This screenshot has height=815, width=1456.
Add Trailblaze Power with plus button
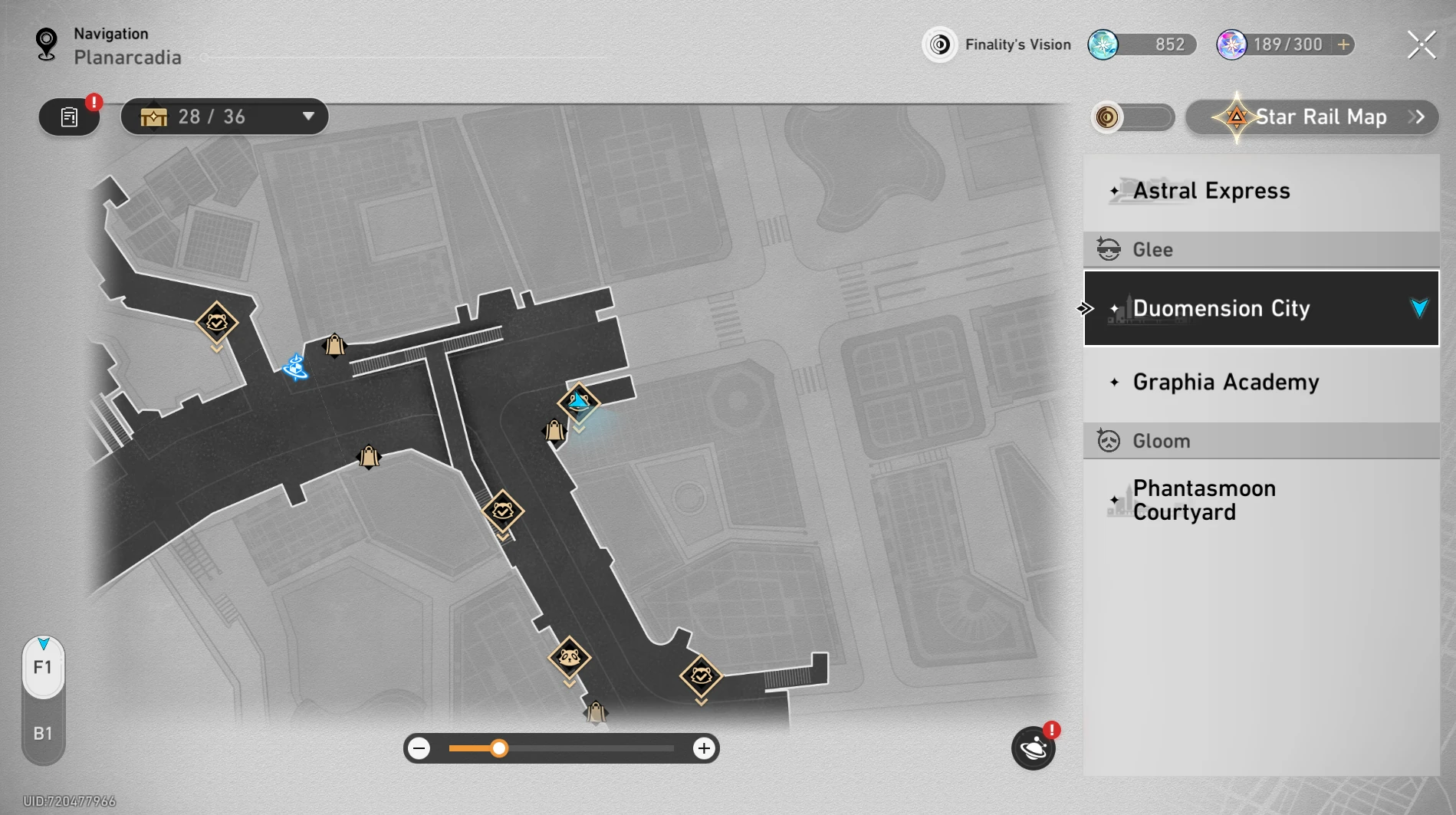[x=1343, y=45]
